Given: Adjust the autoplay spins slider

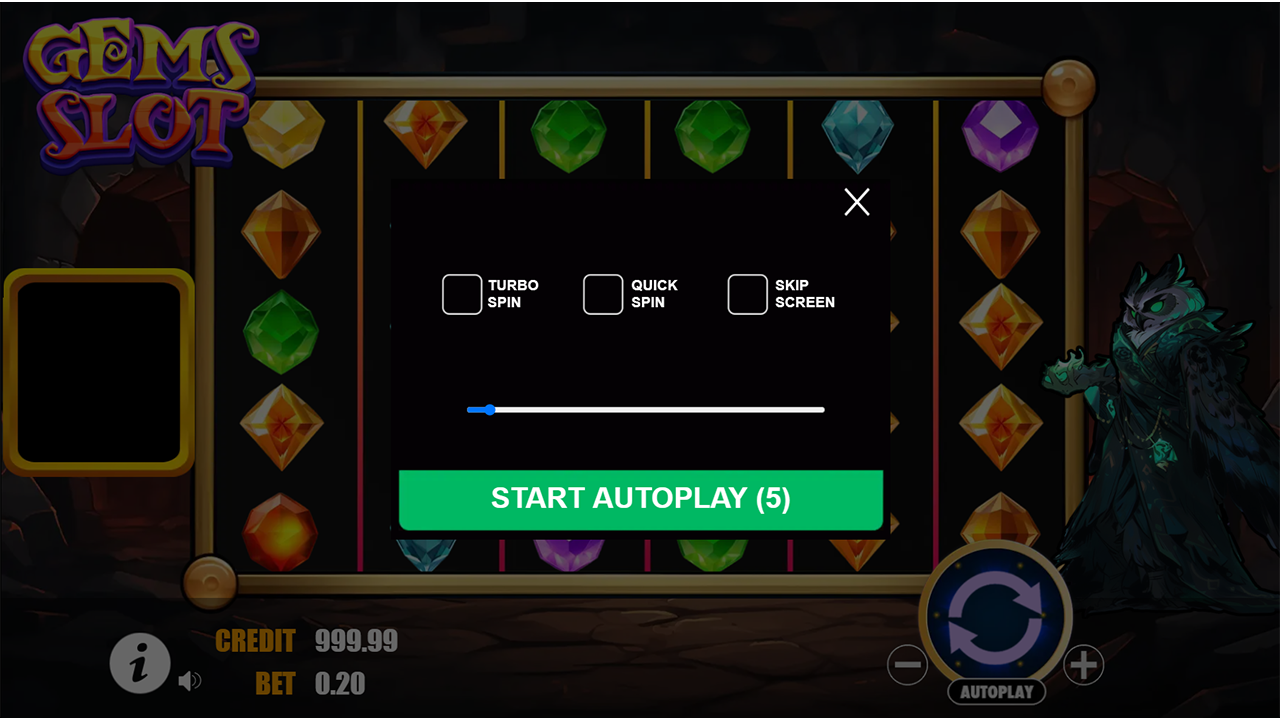Looking at the screenshot, I should click(489, 410).
